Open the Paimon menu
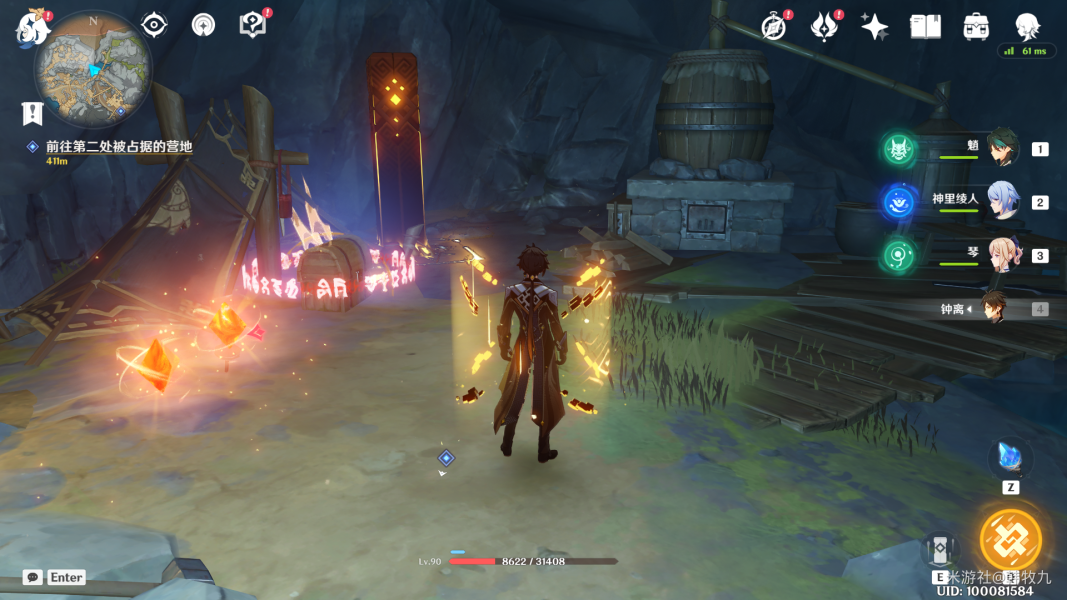Image resolution: width=1067 pixels, height=600 pixels. pyautogui.click(x=32, y=28)
